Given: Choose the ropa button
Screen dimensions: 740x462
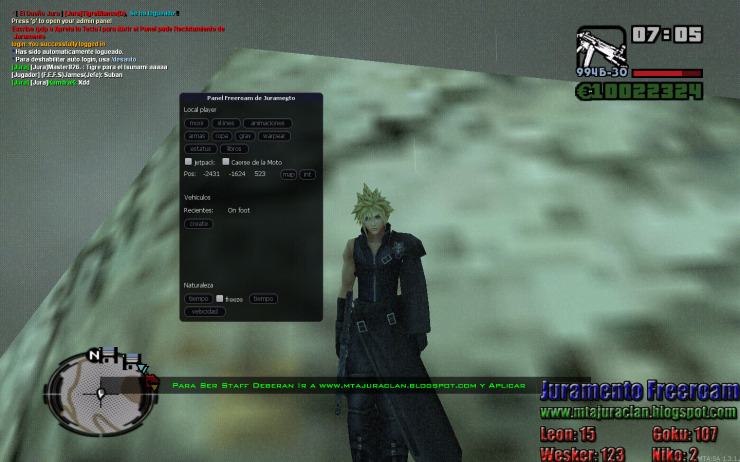Looking at the screenshot, I should pos(222,135).
